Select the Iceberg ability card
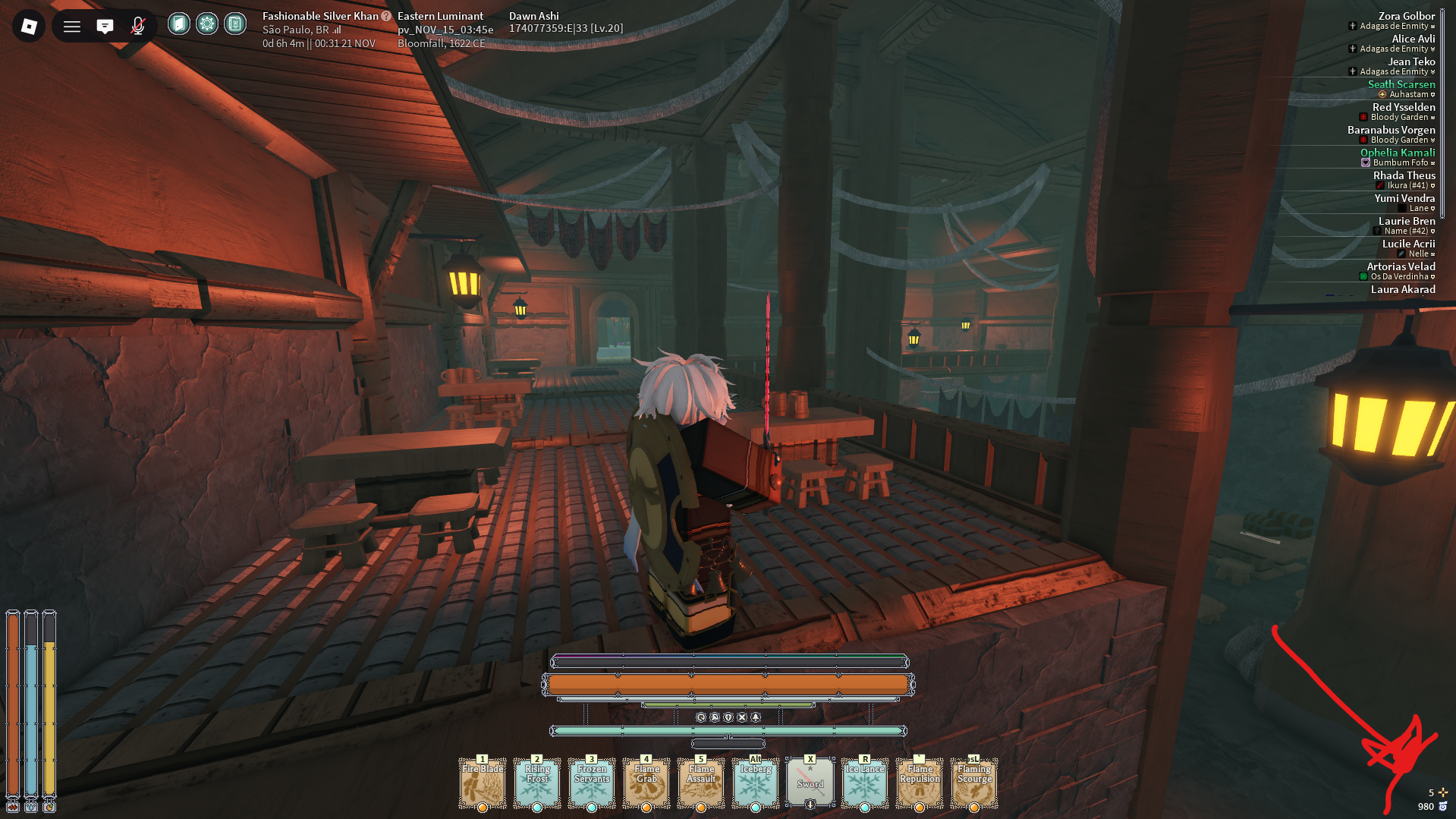 [756, 783]
